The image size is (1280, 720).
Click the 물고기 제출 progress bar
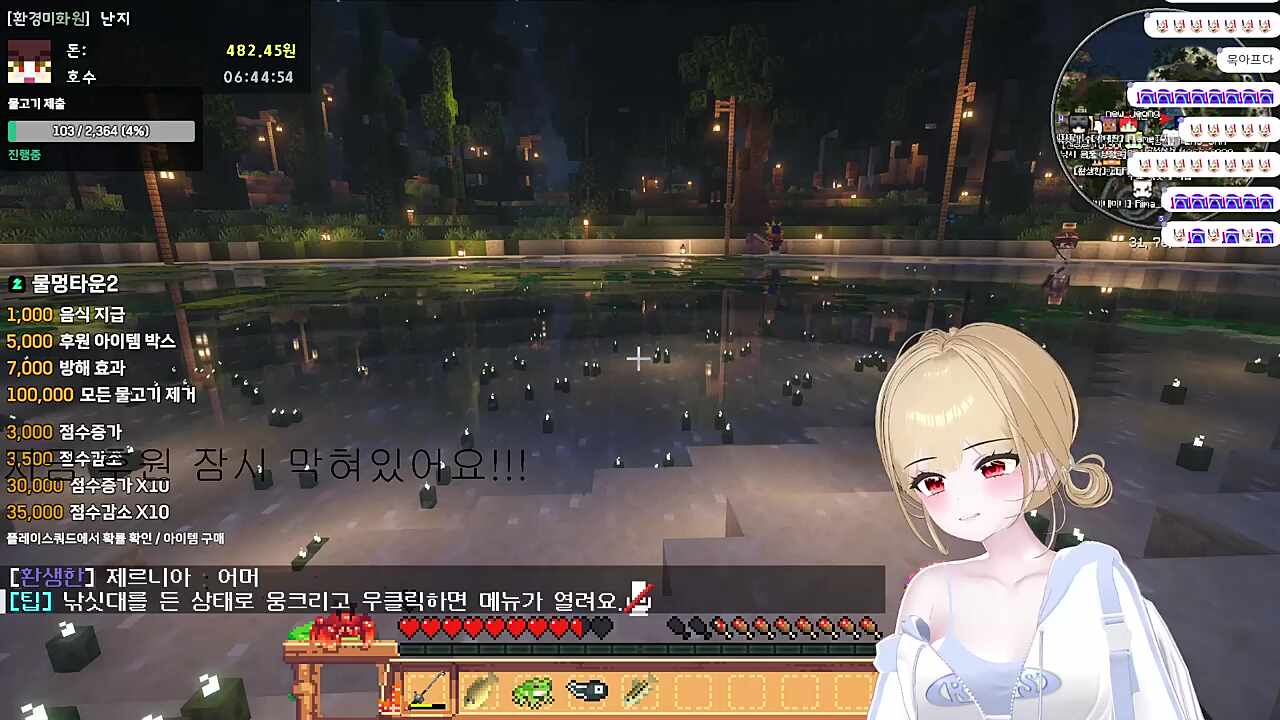(x=100, y=131)
